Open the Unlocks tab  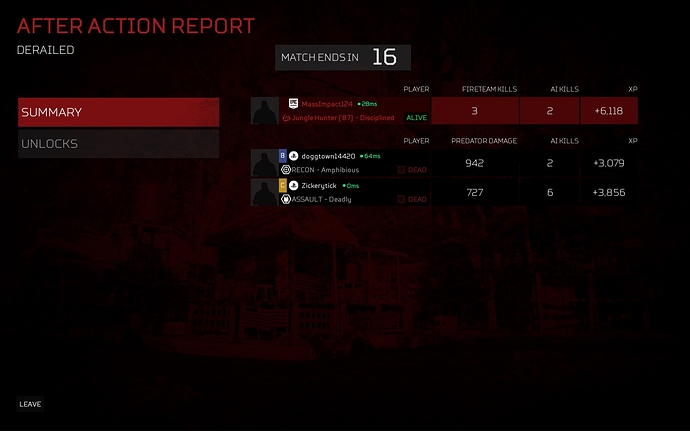[118, 144]
